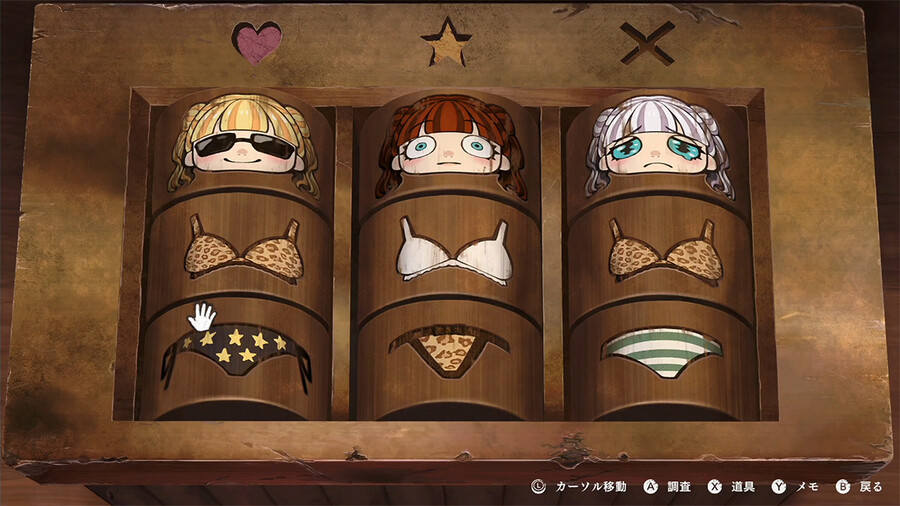Rotate the leopard bra below the blonde head
The image size is (900, 506).
click(x=244, y=251)
